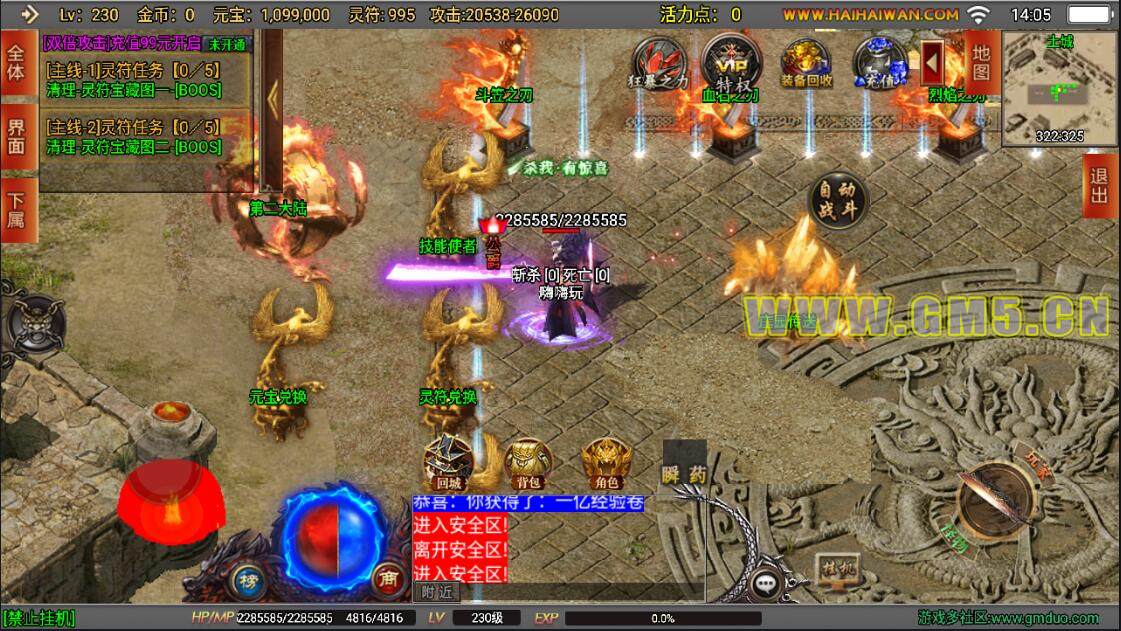1121x631 pixels.
Task: Open the 地图 map tab
Action: (981, 60)
